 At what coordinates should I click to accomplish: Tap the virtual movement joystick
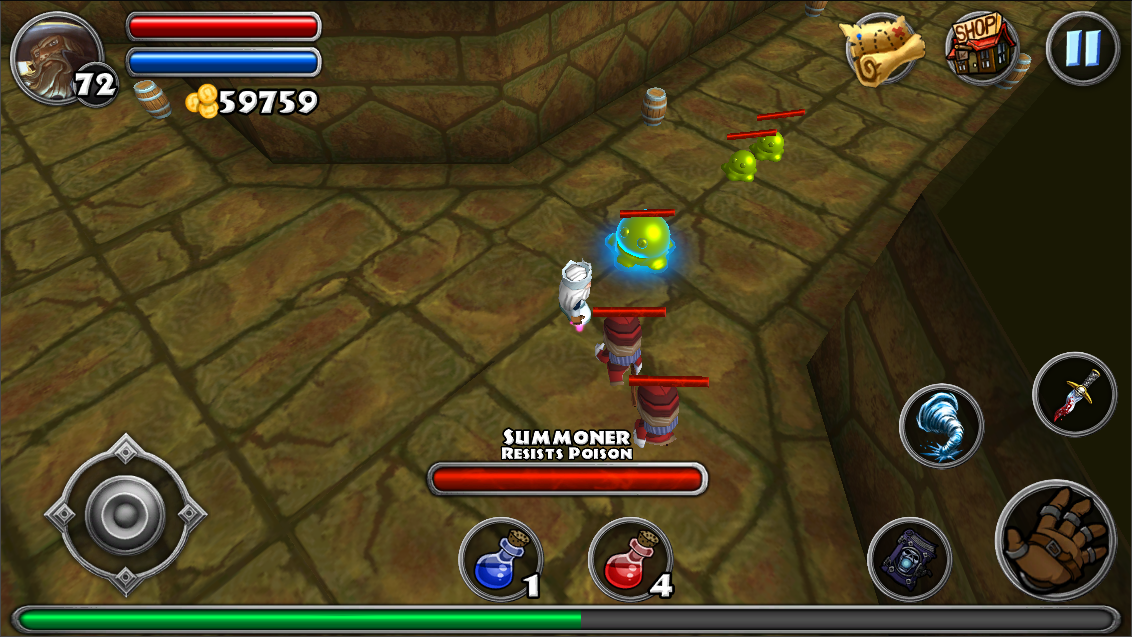(x=125, y=514)
